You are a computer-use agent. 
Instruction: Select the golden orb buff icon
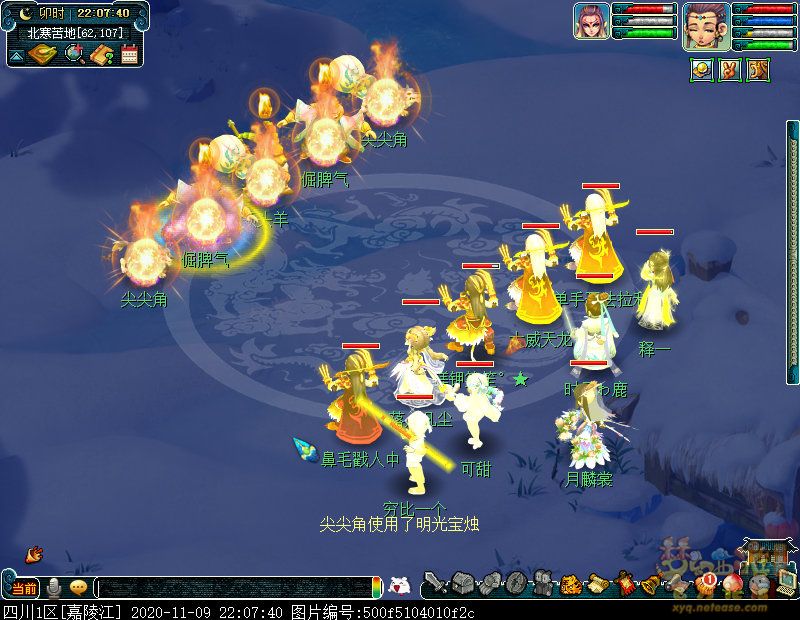pos(702,71)
